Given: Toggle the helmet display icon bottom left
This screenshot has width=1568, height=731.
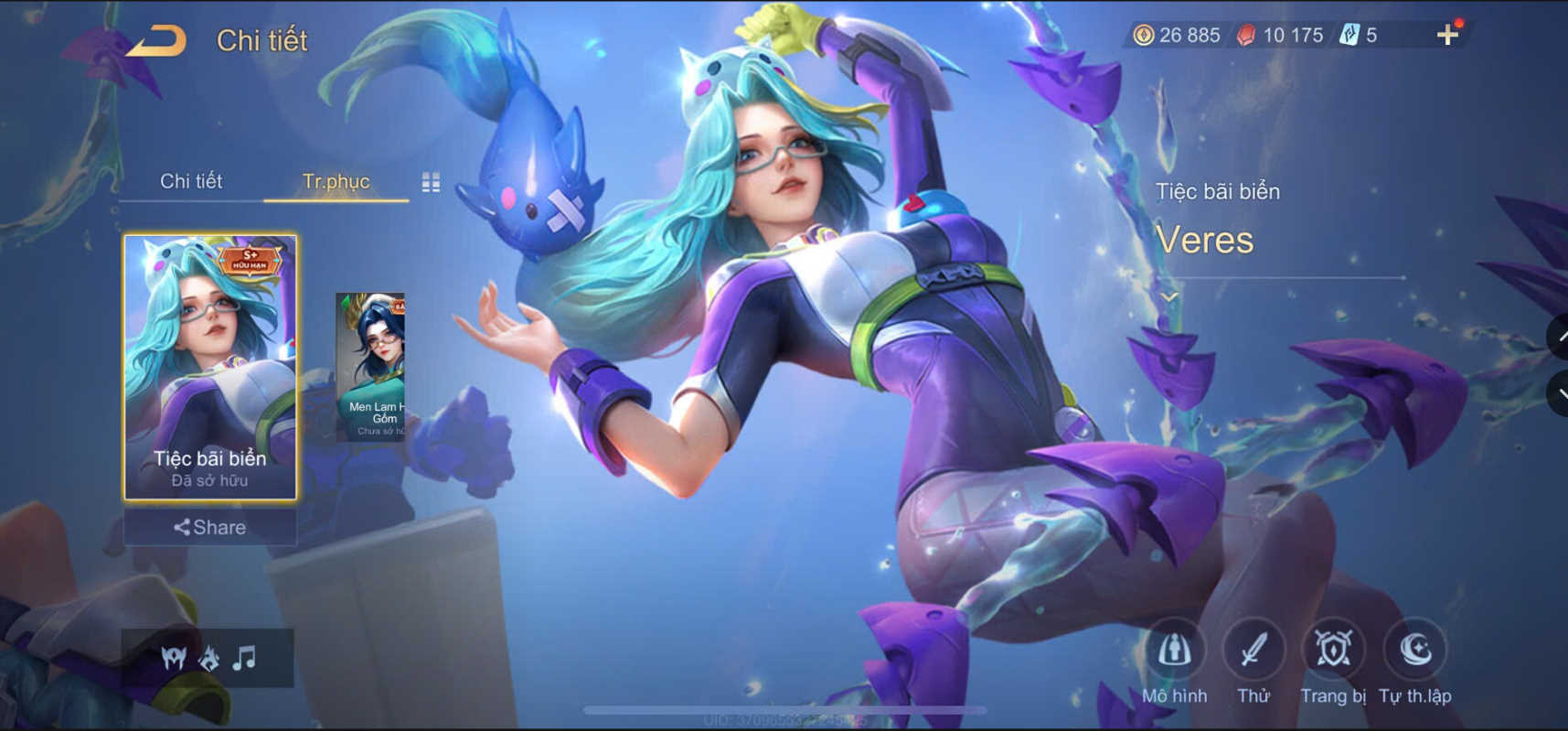Looking at the screenshot, I should click(x=174, y=657).
